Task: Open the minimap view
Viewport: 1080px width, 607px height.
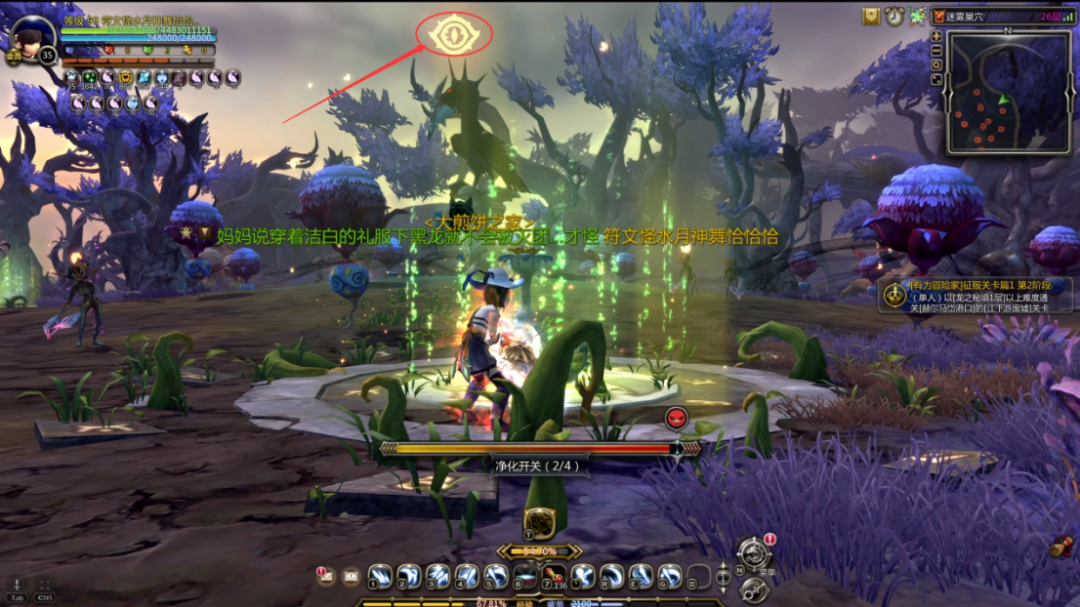Action: (1008, 93)
